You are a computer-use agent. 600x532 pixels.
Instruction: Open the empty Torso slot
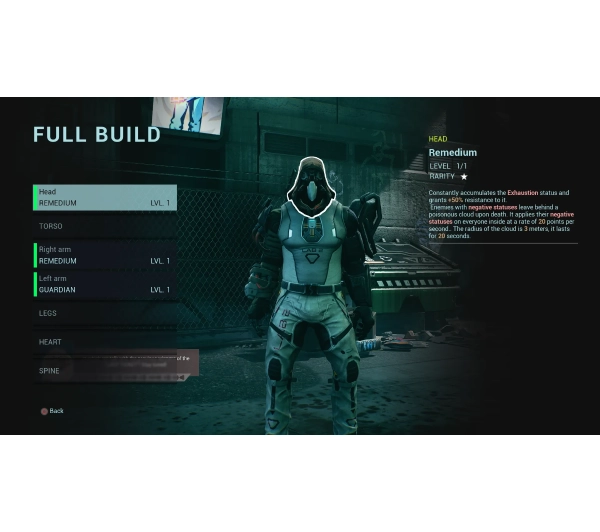pos(105,226)
